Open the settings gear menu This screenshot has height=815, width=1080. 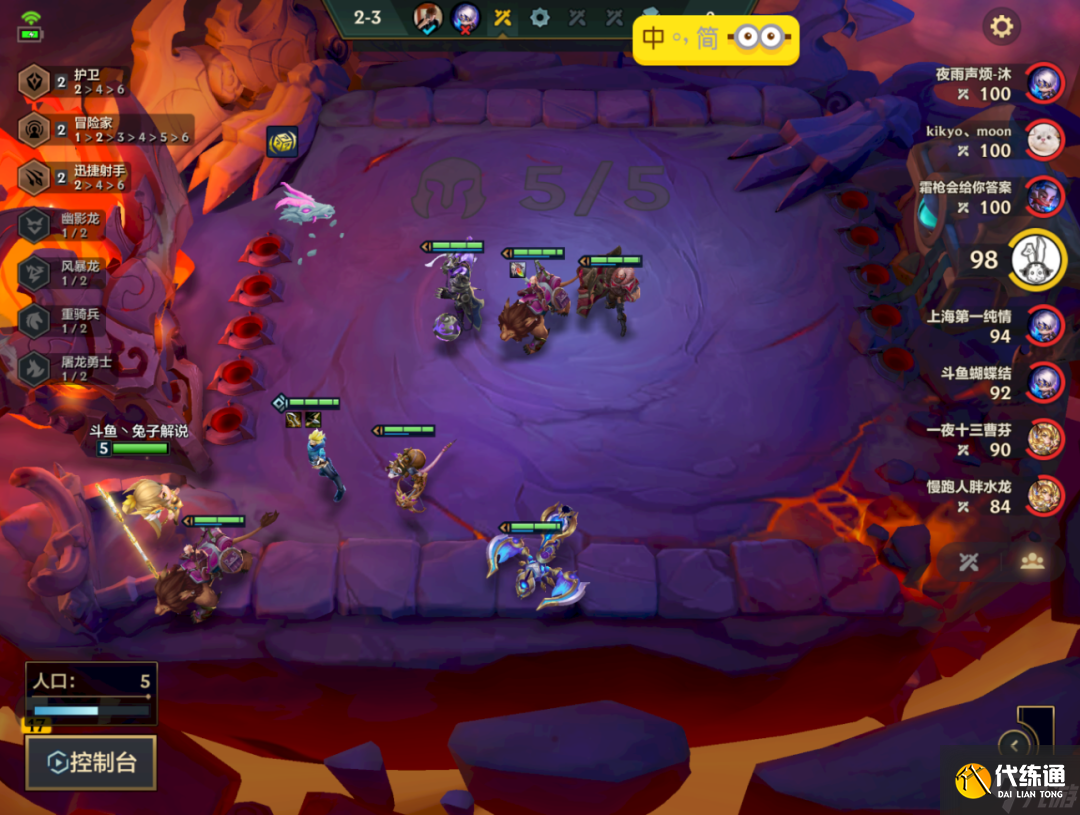[1001, 27]
